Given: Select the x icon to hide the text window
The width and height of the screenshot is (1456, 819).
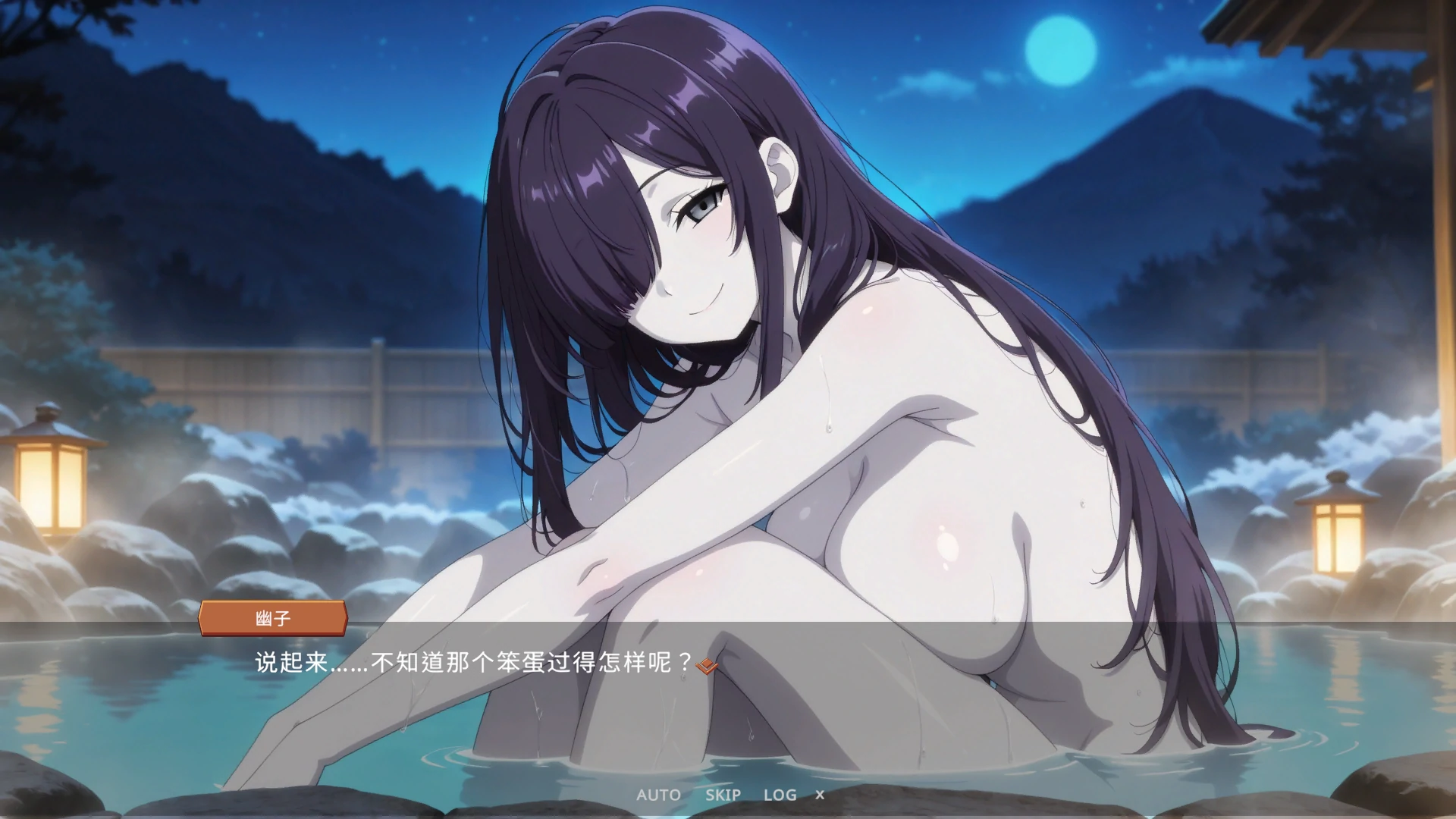Looking at the screenshot, I should coord(822,795).
